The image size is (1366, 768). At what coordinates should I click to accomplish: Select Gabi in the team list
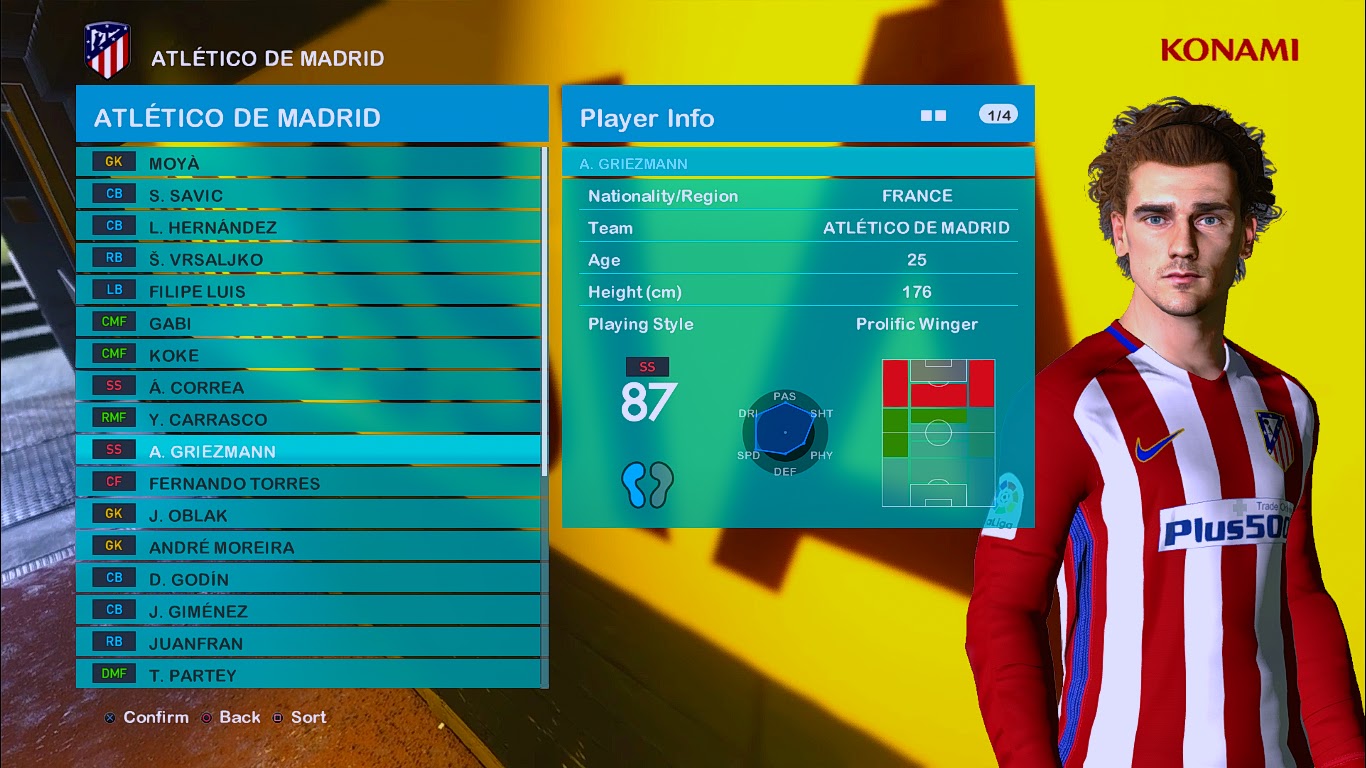tap(308, 323)
